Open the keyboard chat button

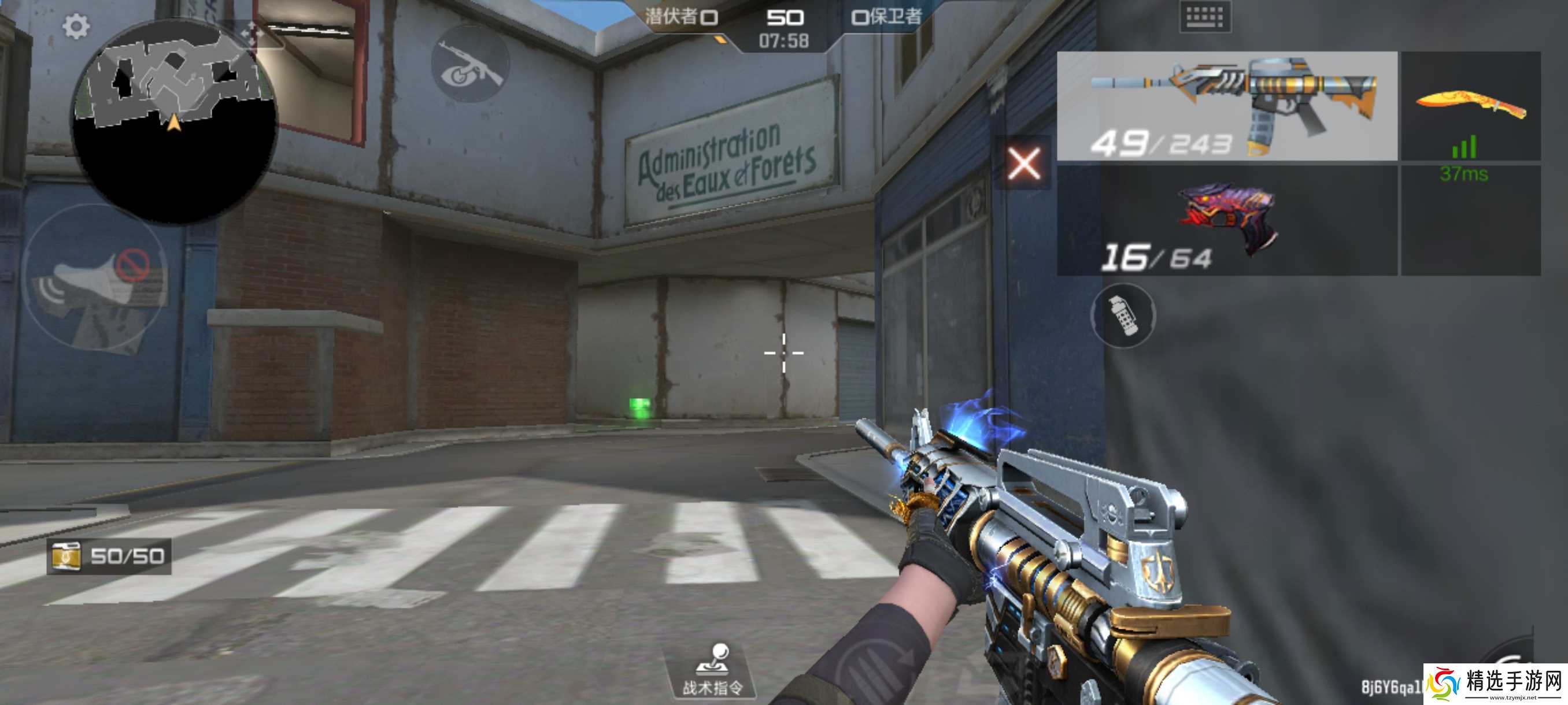[x=1204, y=17]
